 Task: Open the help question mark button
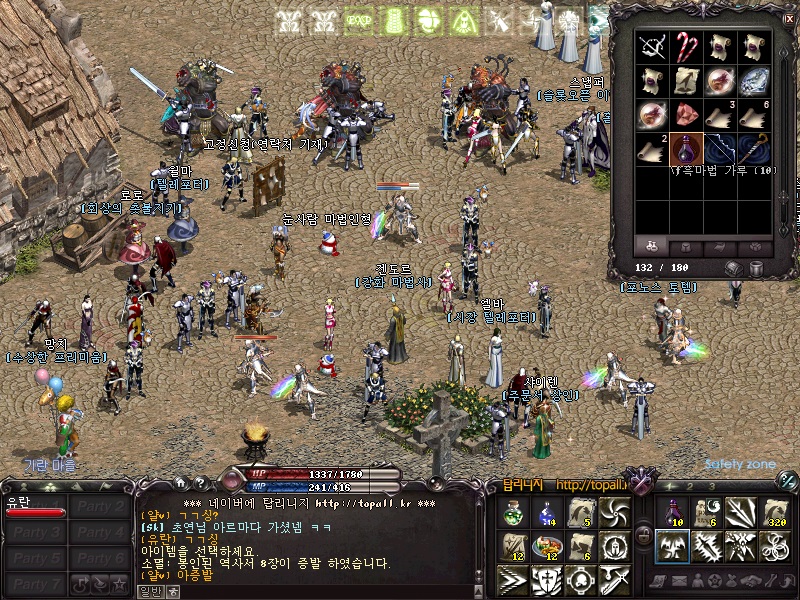pyautogui.click(x=200, y=483)
